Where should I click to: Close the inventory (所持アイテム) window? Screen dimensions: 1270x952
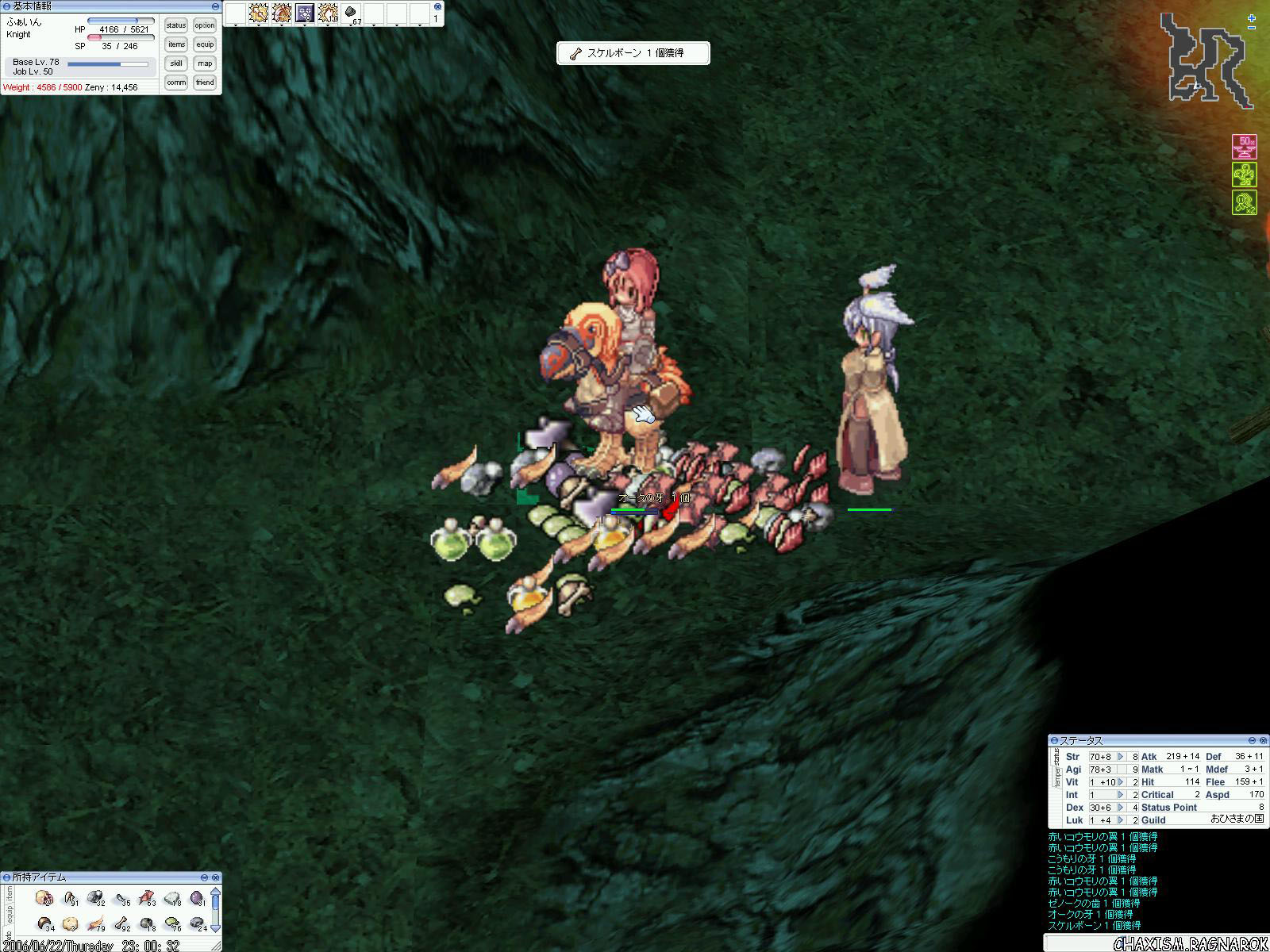(215, 877)
